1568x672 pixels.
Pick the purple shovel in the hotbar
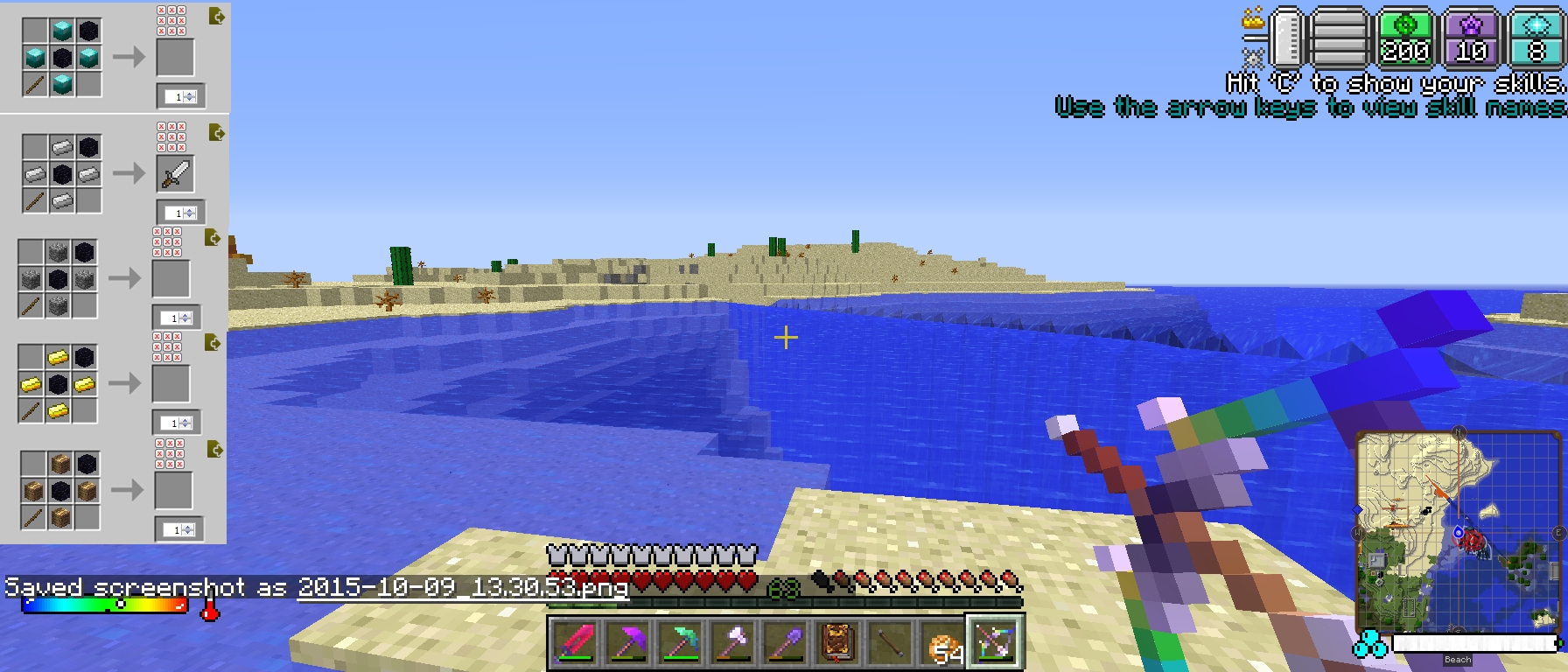pos(781,644)
